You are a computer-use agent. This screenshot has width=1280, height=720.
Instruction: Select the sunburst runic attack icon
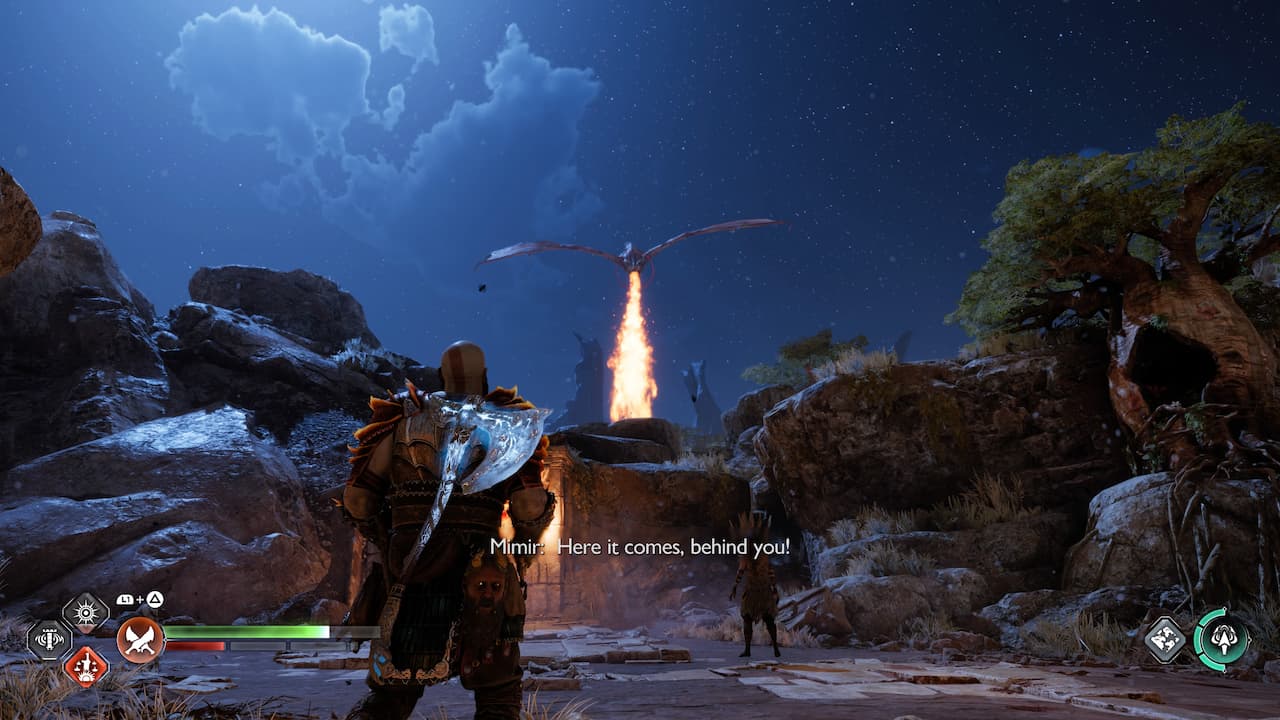point(86,613)
